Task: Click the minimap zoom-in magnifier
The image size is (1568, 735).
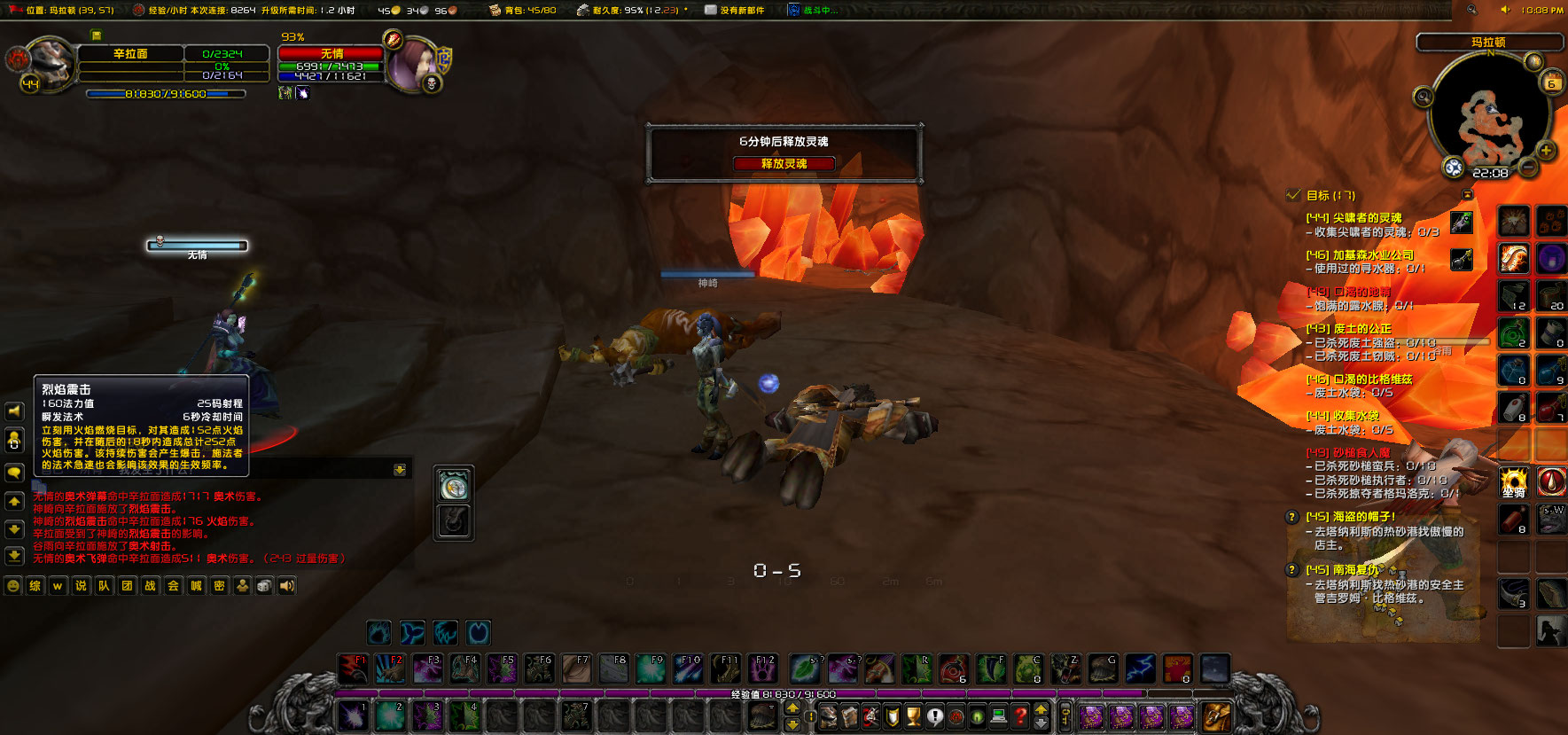Action: (1546, 151)
